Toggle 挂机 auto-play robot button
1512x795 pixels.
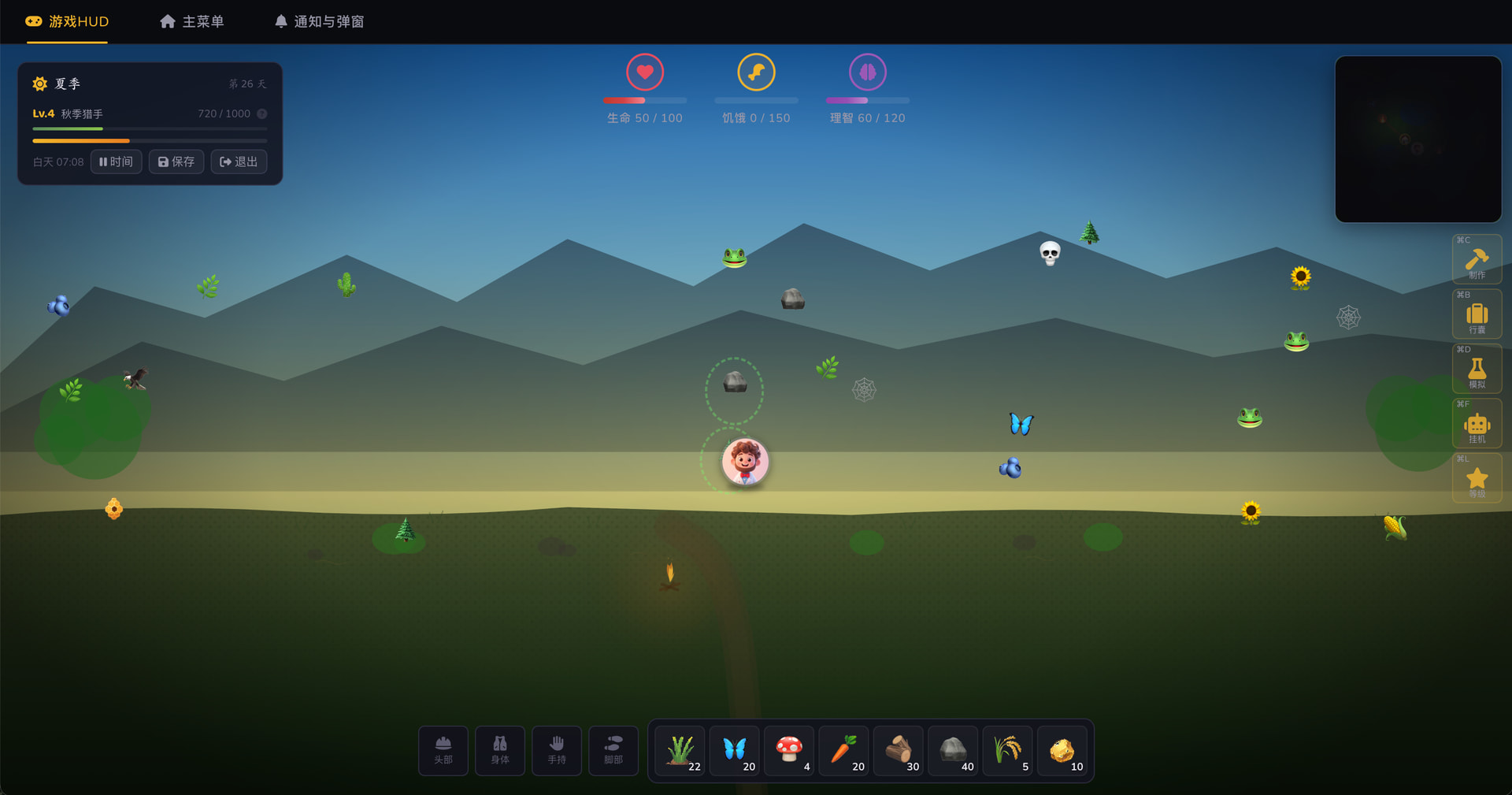click(1477, 425)
